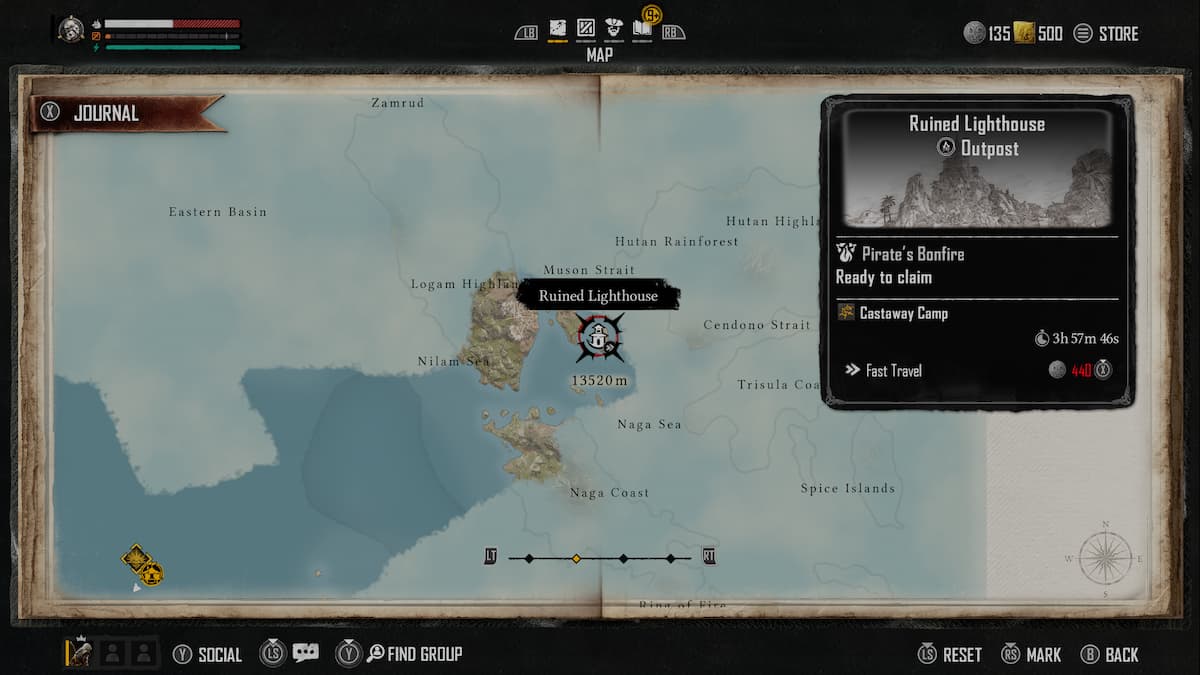Select the highlighted zoom level on slider

click(576, 558)
